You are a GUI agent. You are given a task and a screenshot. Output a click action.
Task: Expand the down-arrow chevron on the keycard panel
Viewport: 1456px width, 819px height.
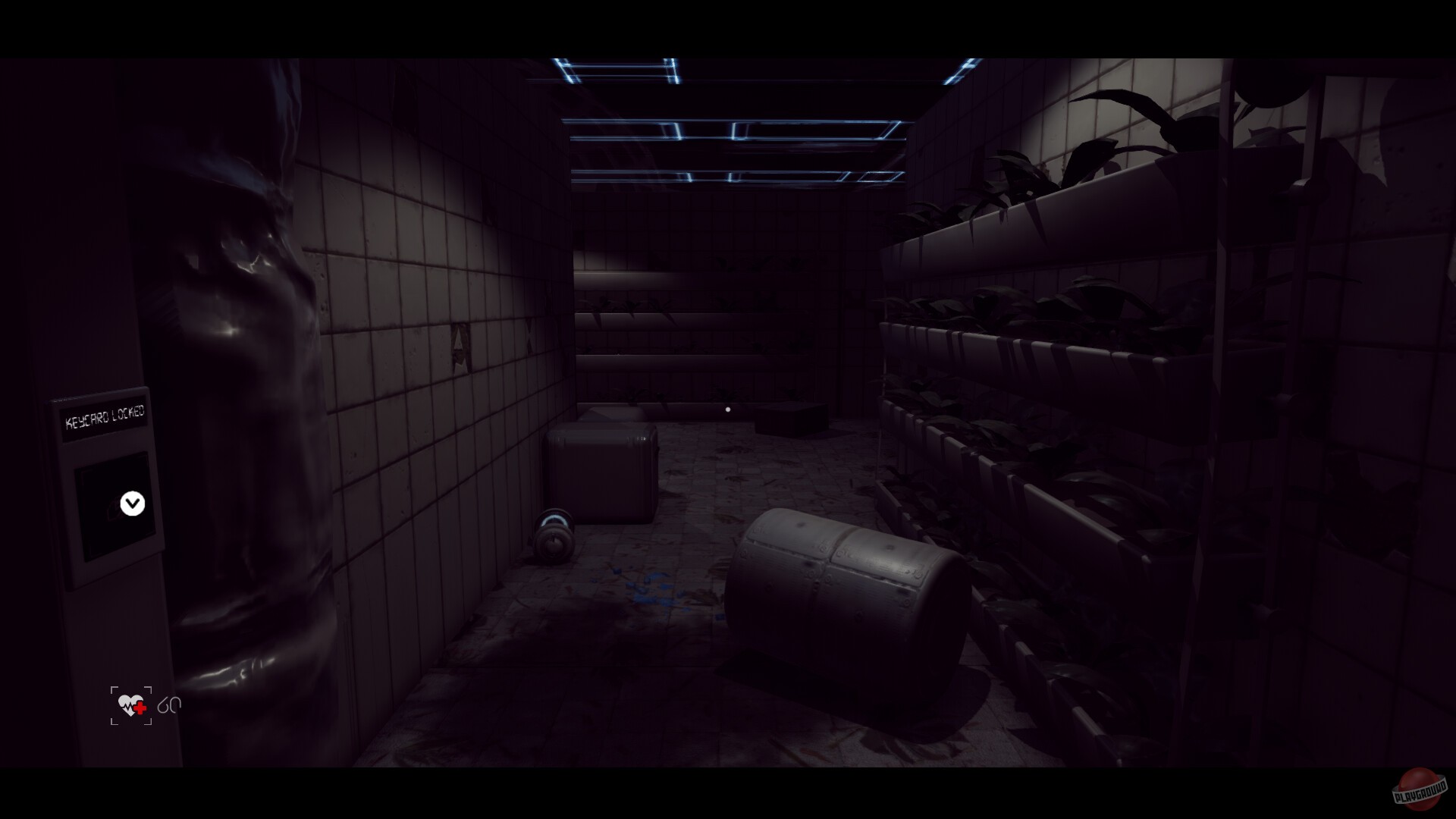(x=133, y=504)
